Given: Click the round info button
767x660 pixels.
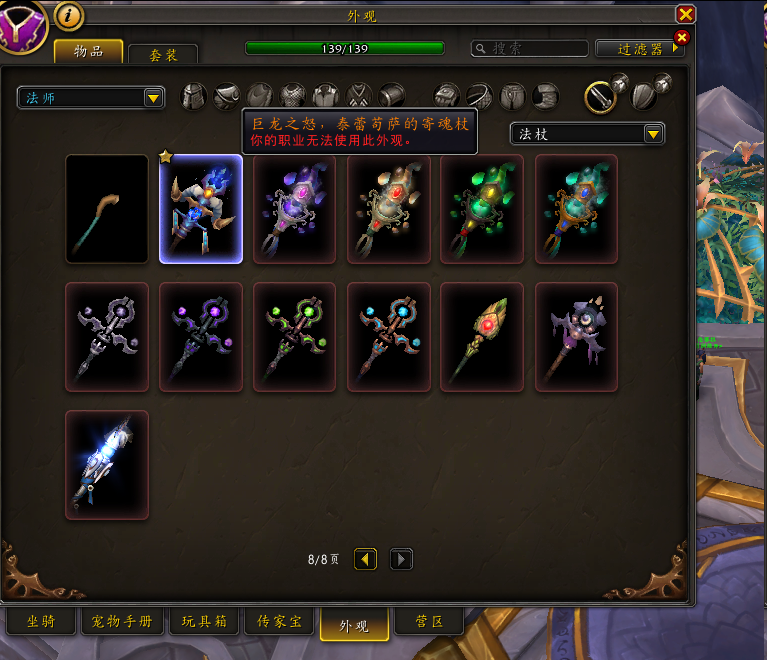Looking at the screenshot, I should [69, 15].
